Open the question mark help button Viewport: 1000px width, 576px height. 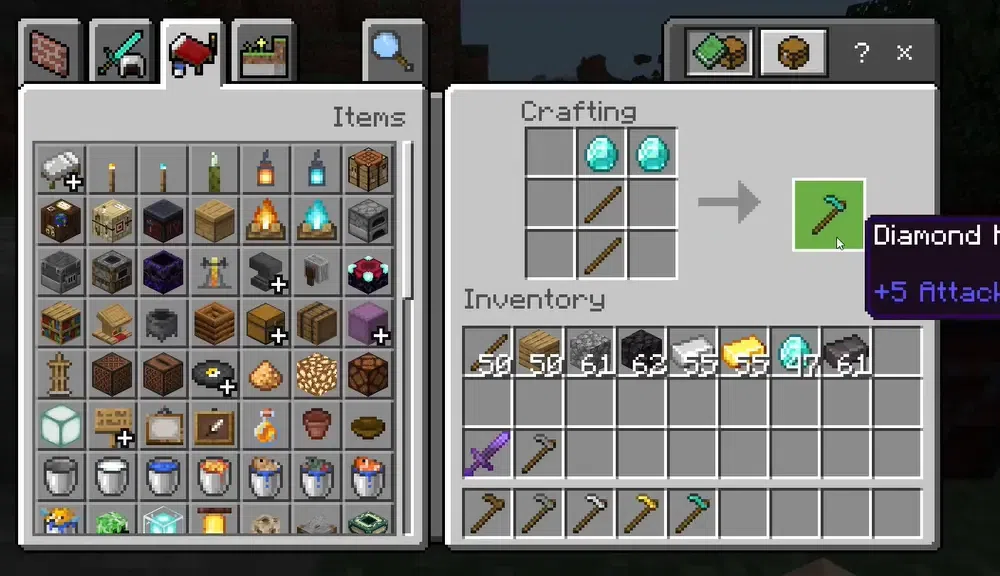coord(860,53)
